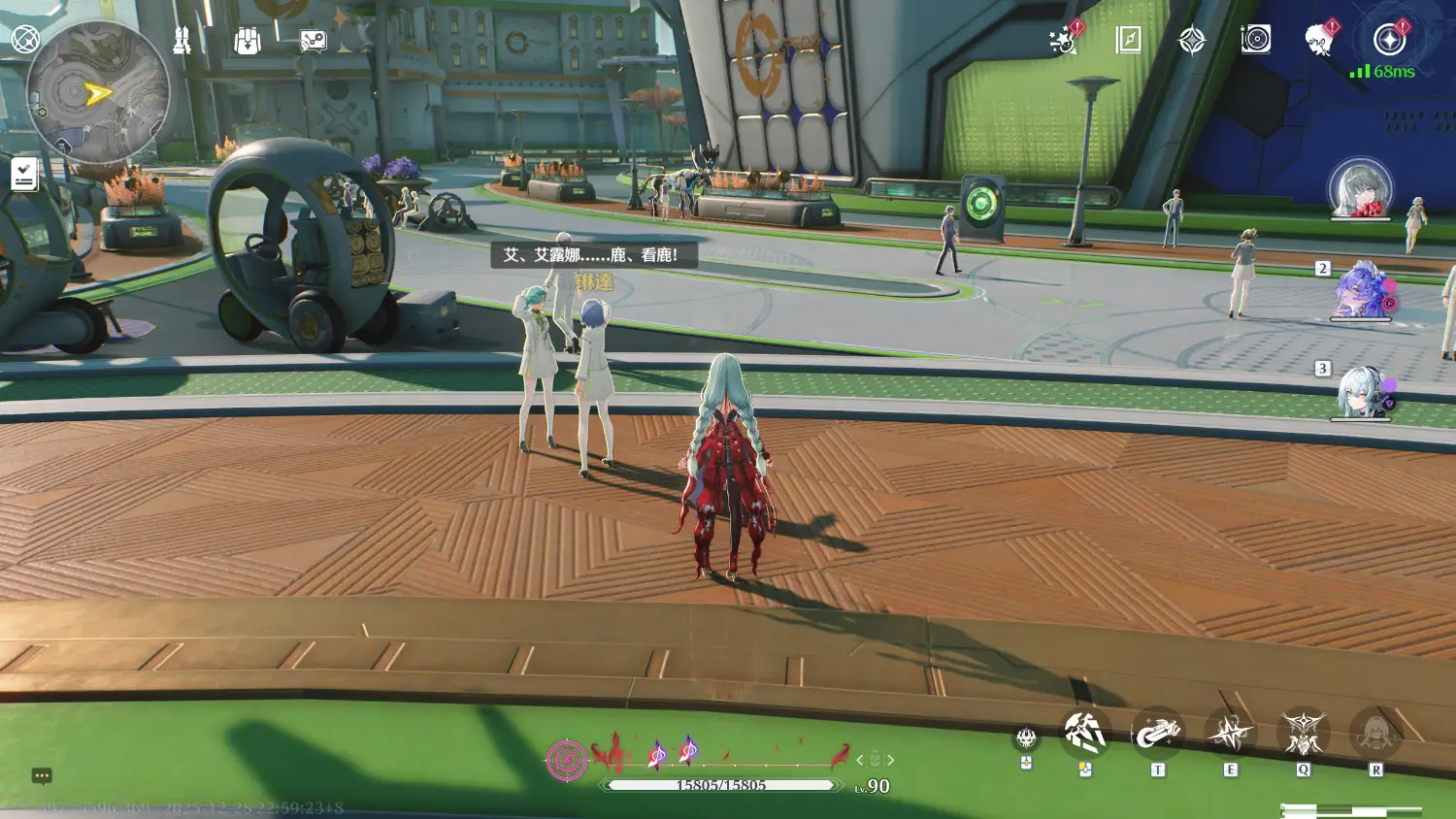Activate the horned-mask Echo skill
Image resolution: width=1456 pixels, height=819 pixels.
pos(1303,734)
